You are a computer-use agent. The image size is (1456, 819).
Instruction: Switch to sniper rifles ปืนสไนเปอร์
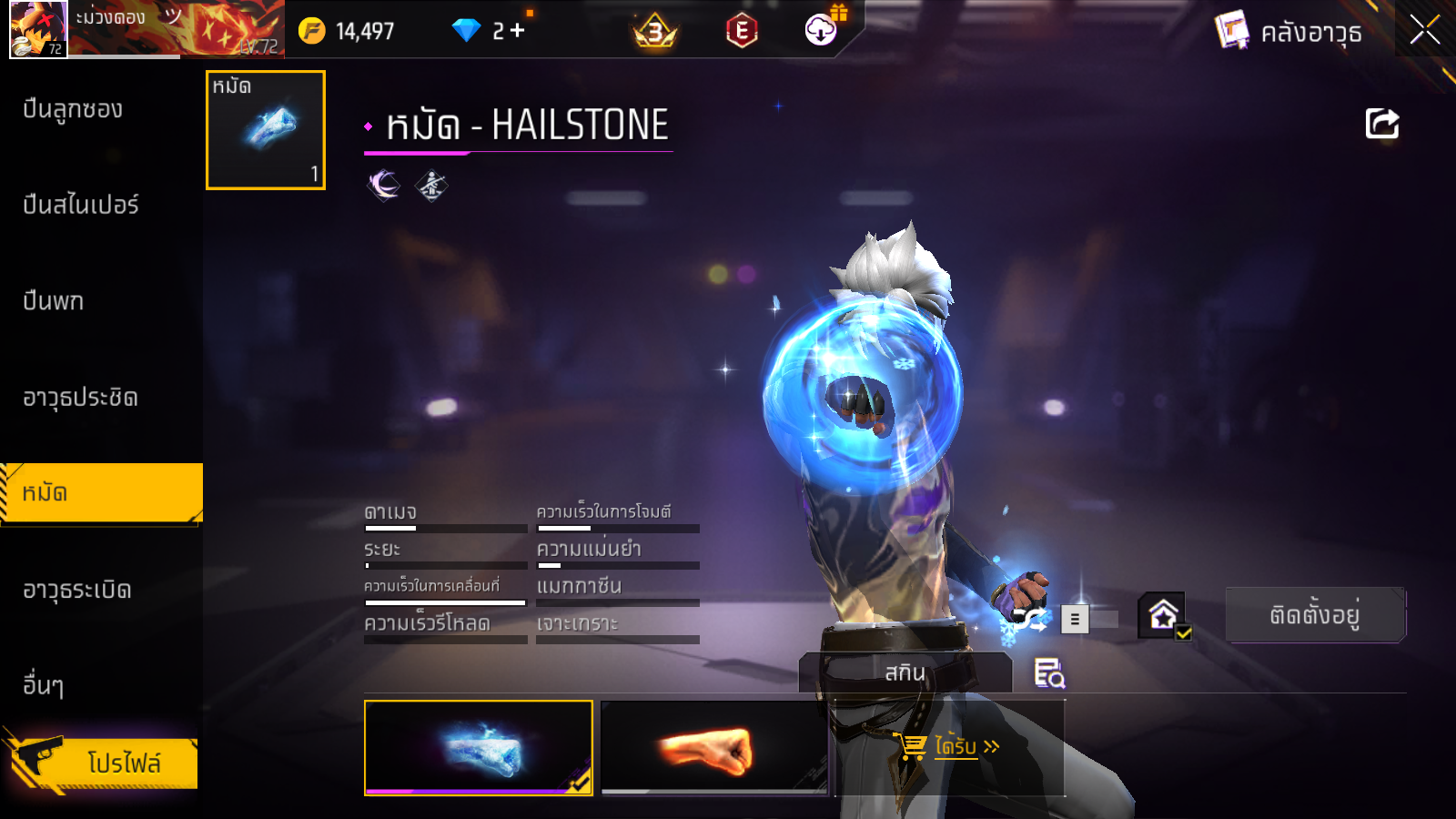[81, 205]
